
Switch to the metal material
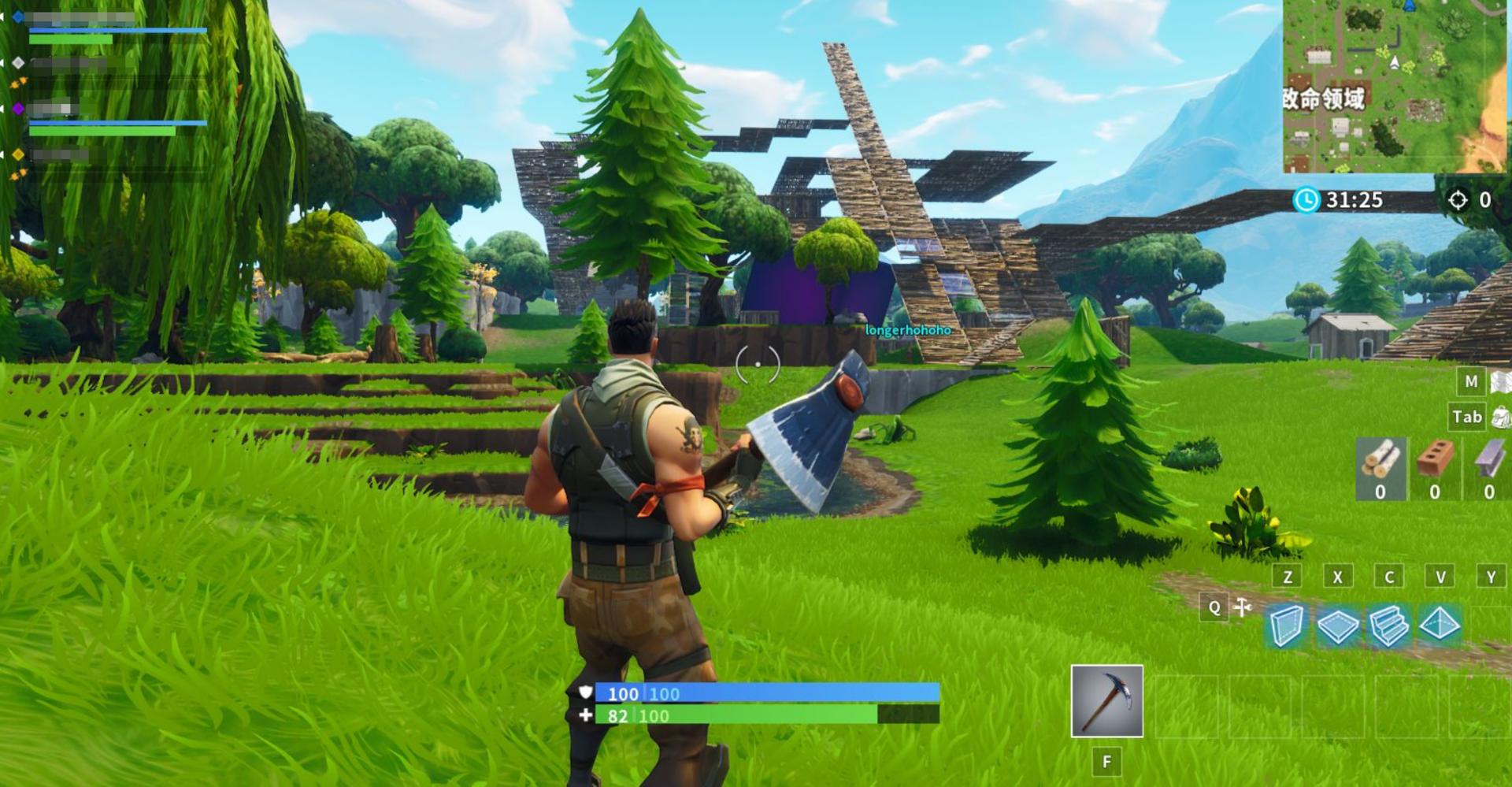click(1488, 466)
